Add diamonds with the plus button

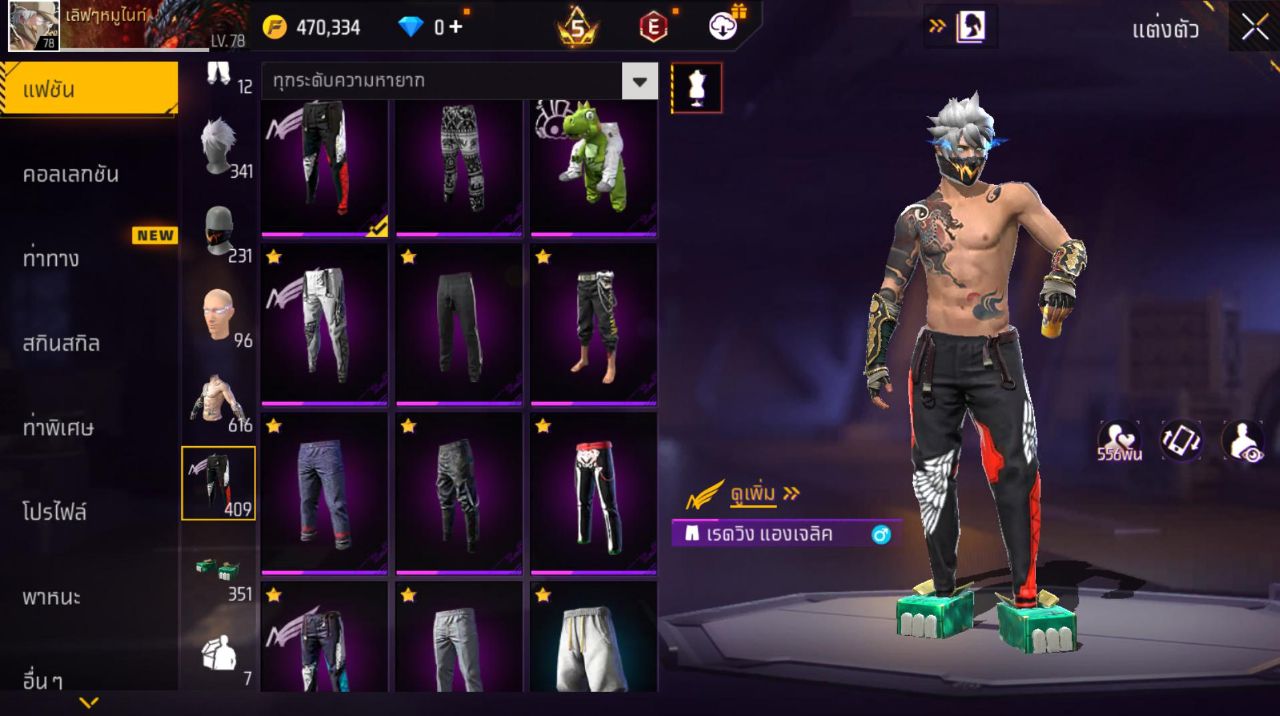pyautogui.click(x=455, y=27)
